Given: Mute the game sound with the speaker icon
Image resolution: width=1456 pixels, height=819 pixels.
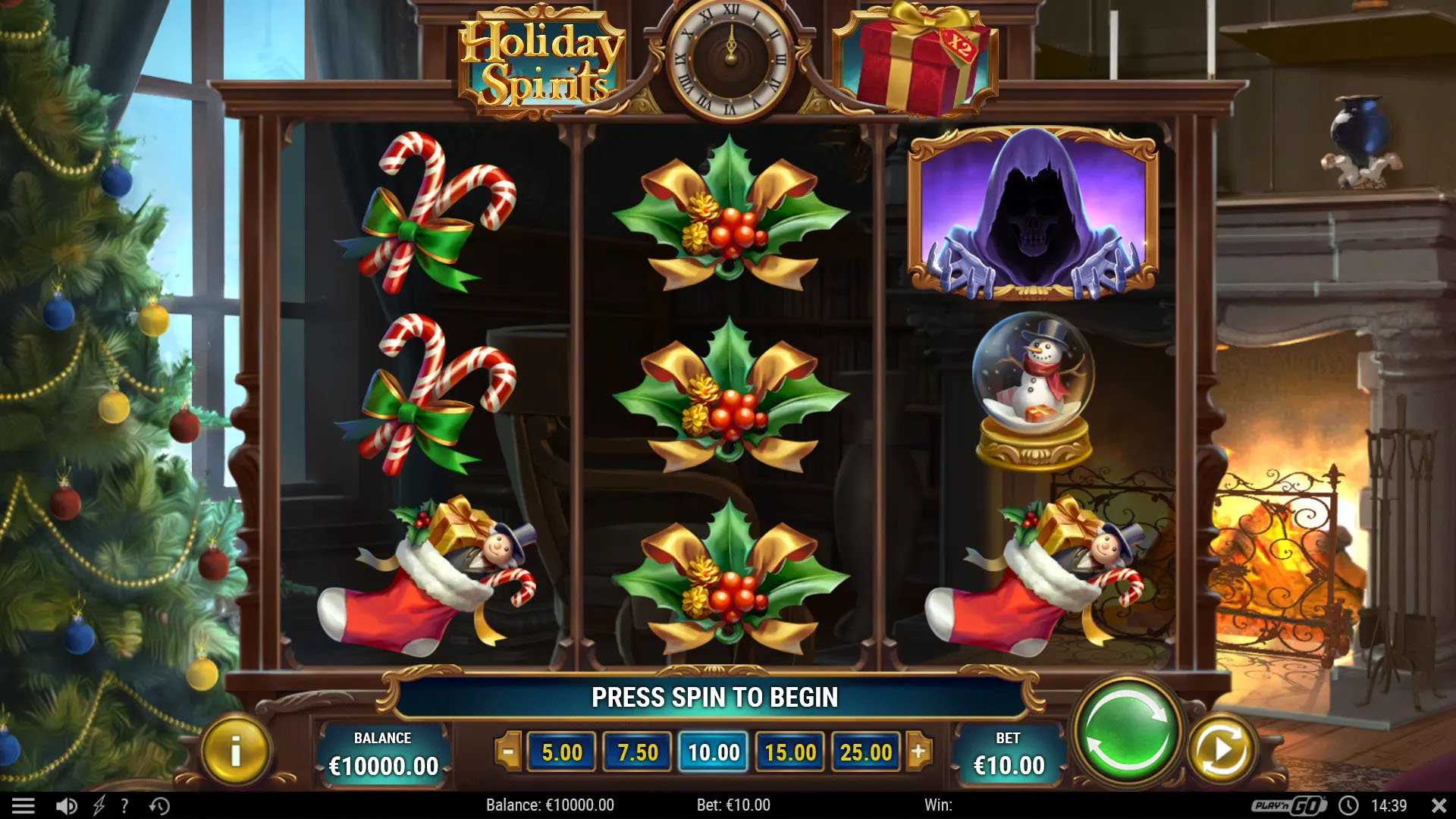Looking at the screenshot, I should [67, 806].
